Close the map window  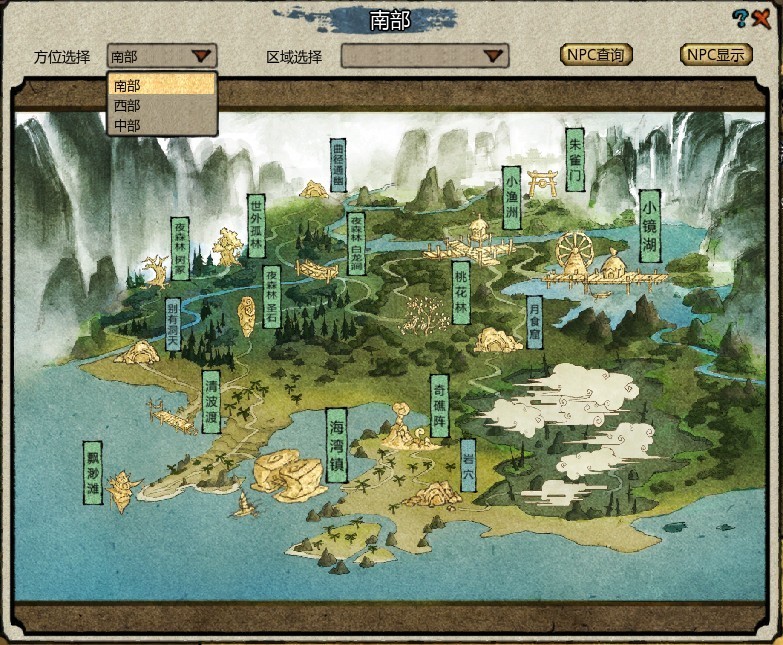[x=762, y=17]
